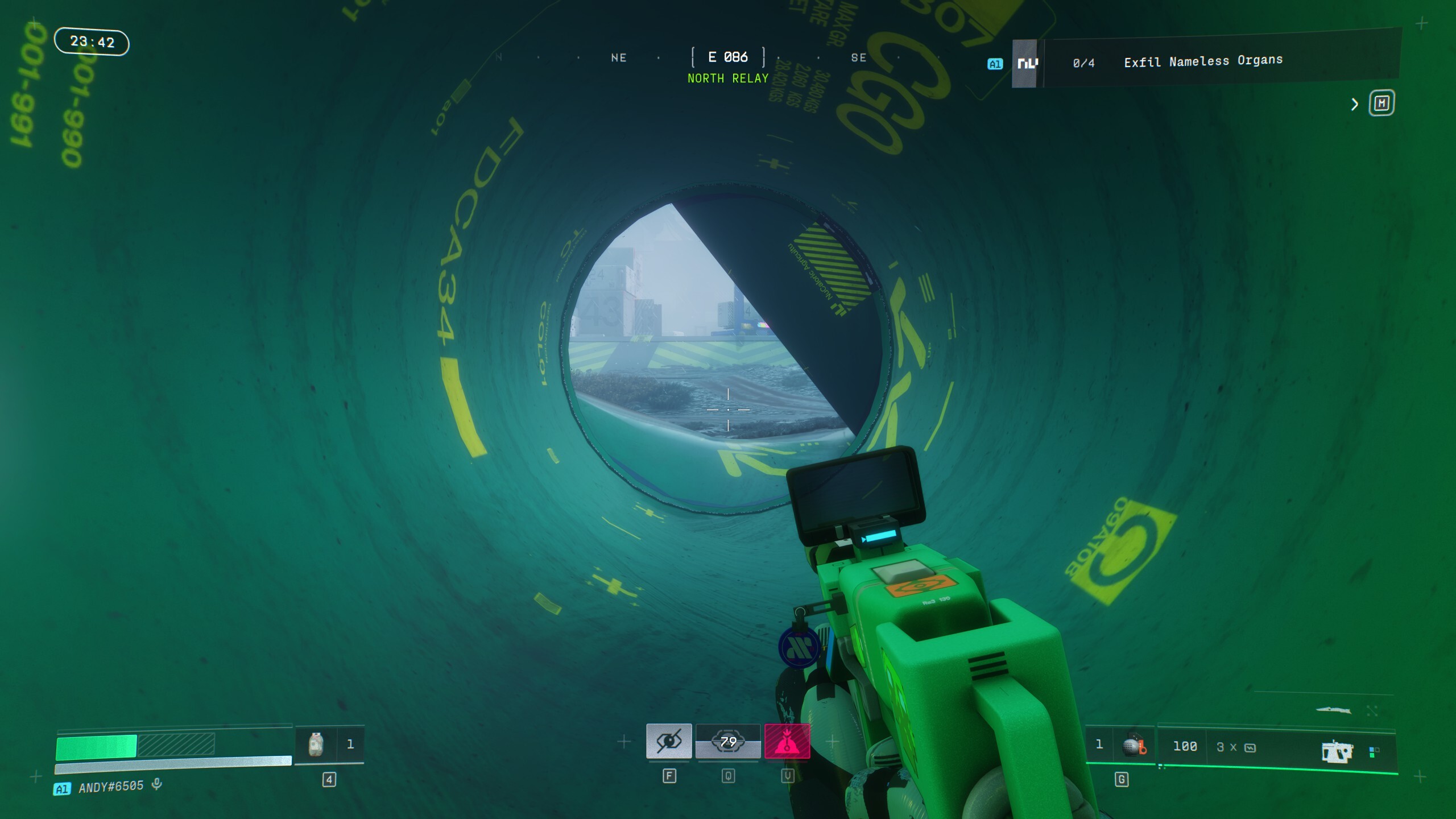Expand the objective panel chevron
This screenshot has width=1456, height=819.
tap(1354, 105)
